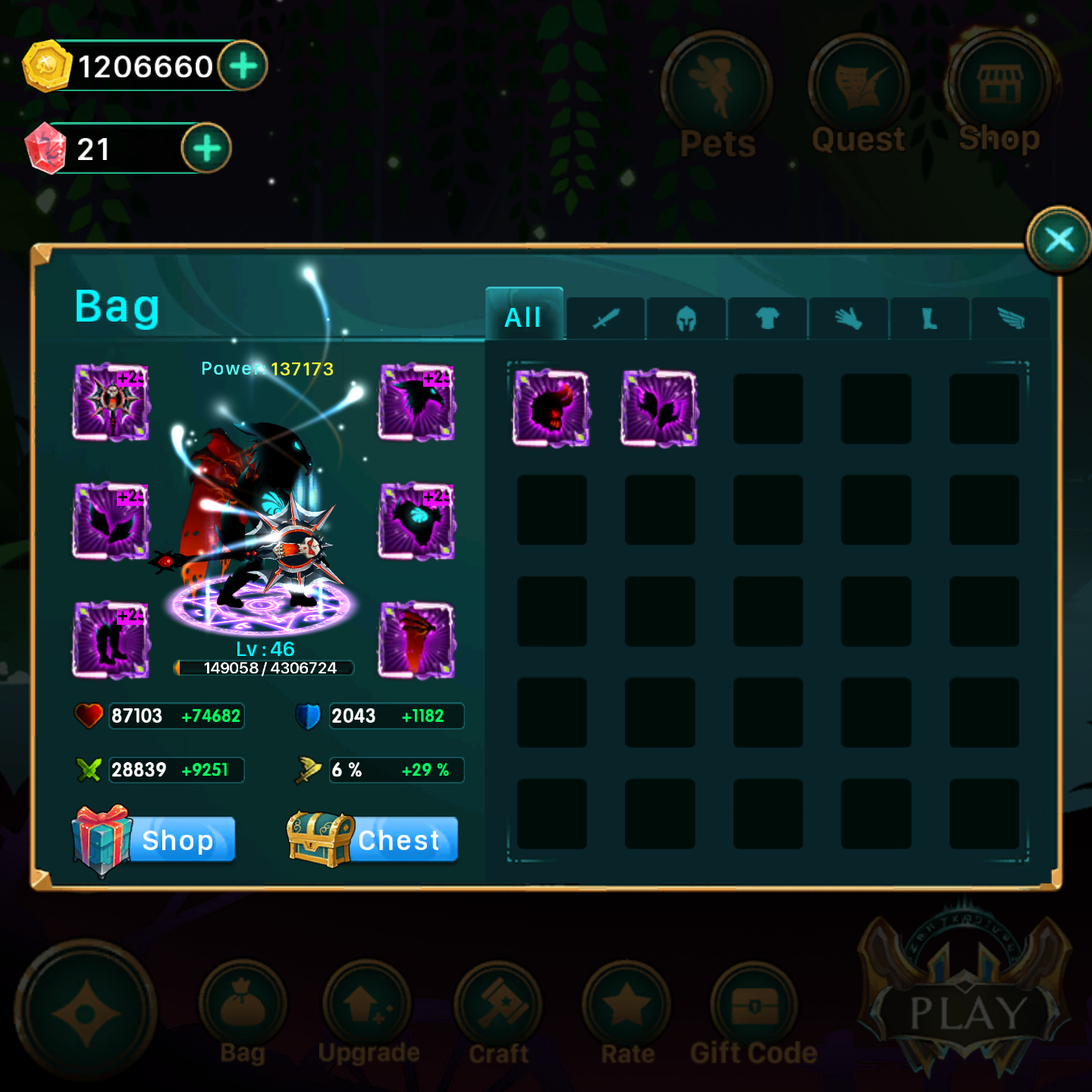Select the gloves category tab

849,318
